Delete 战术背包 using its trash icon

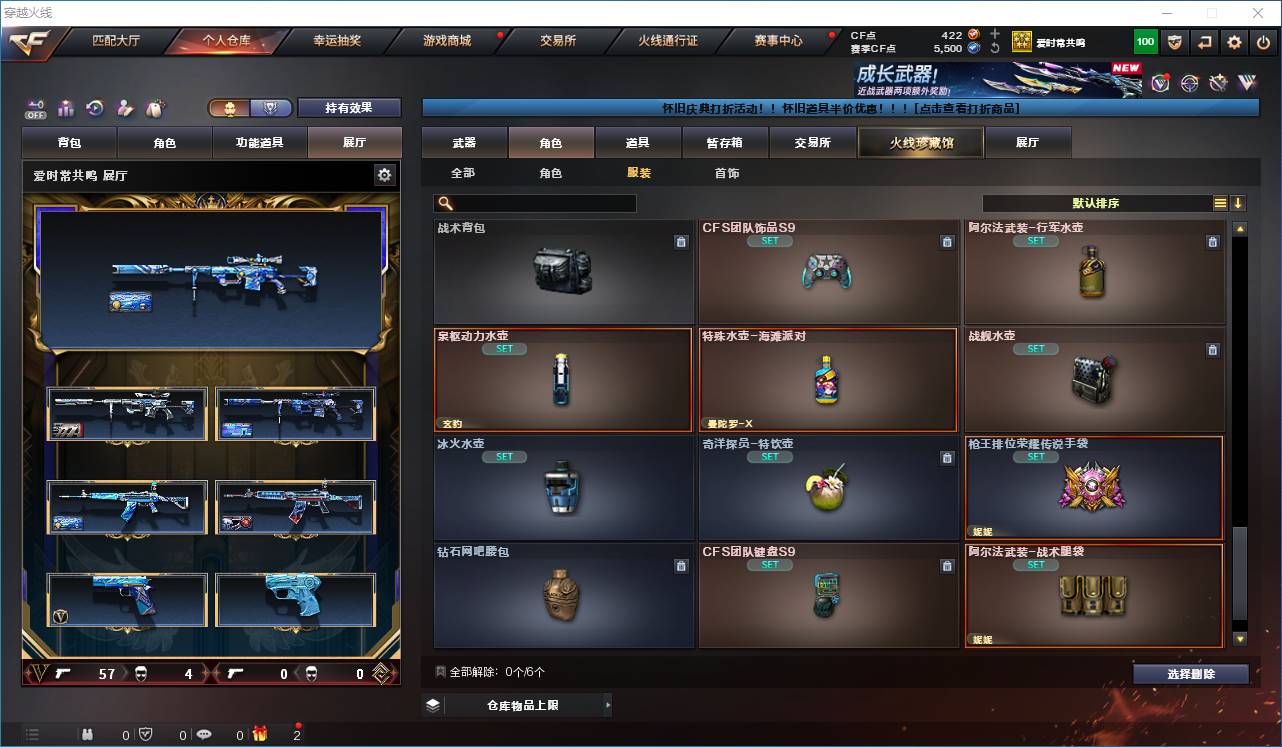point(681,242)
